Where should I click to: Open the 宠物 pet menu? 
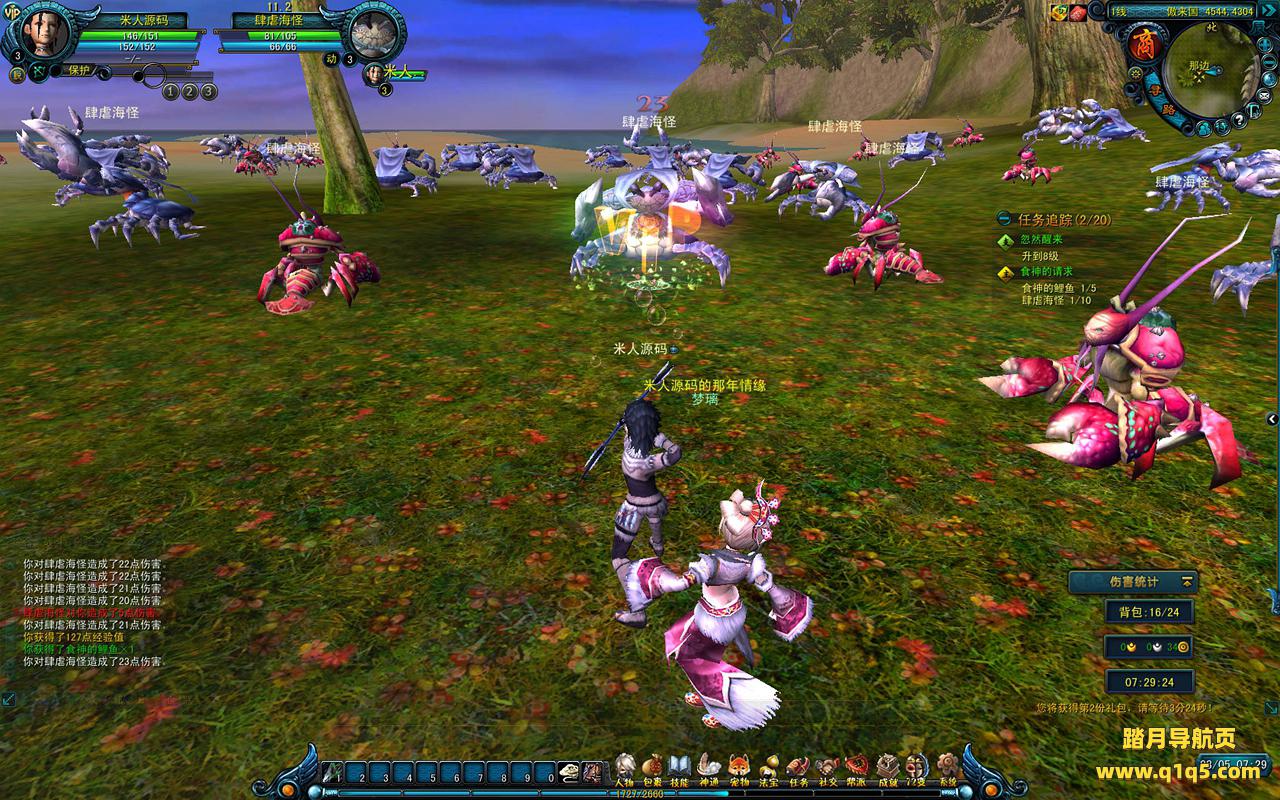coord(739,768)
